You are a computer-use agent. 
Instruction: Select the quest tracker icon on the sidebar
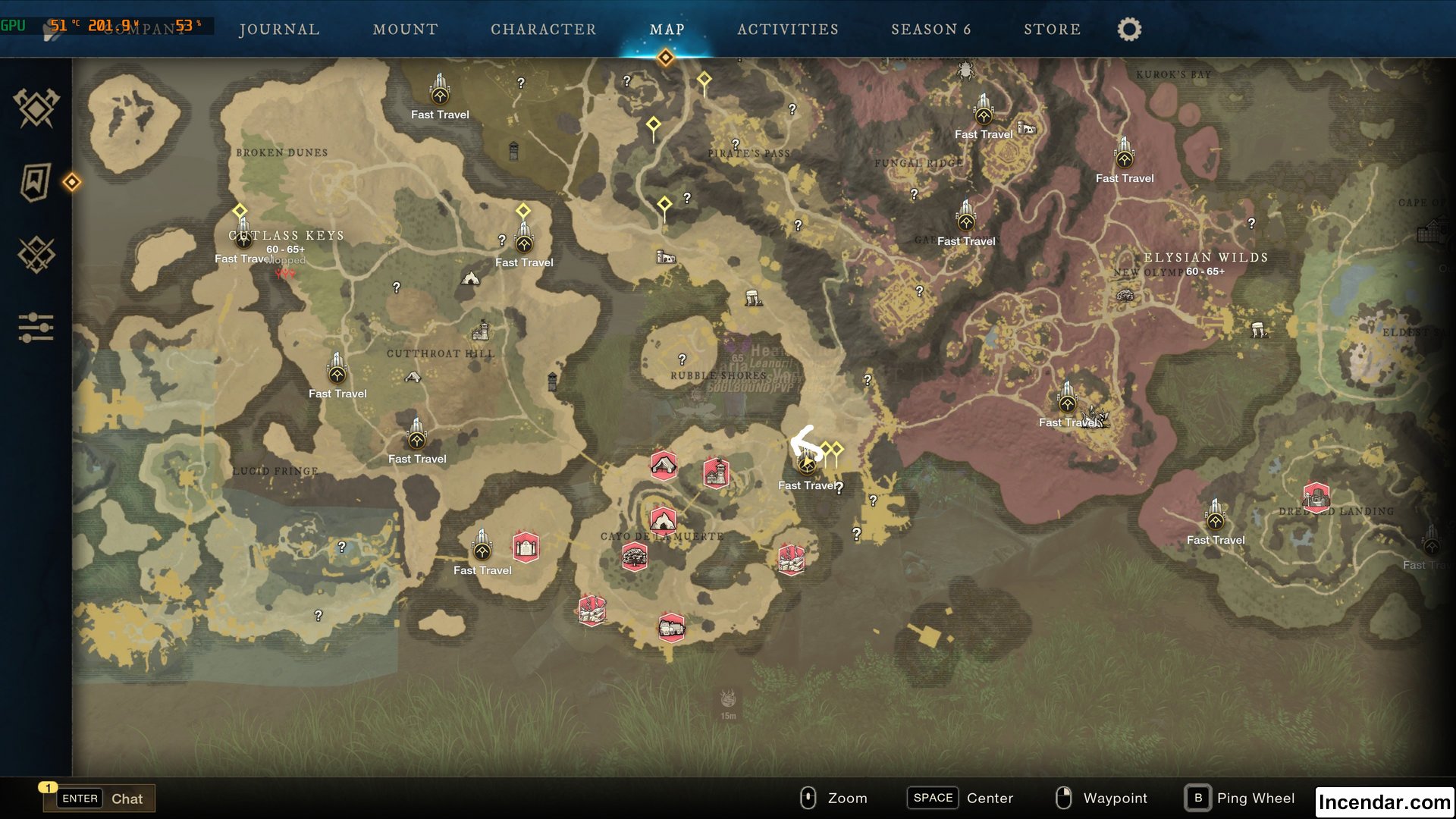pos(36,182)
